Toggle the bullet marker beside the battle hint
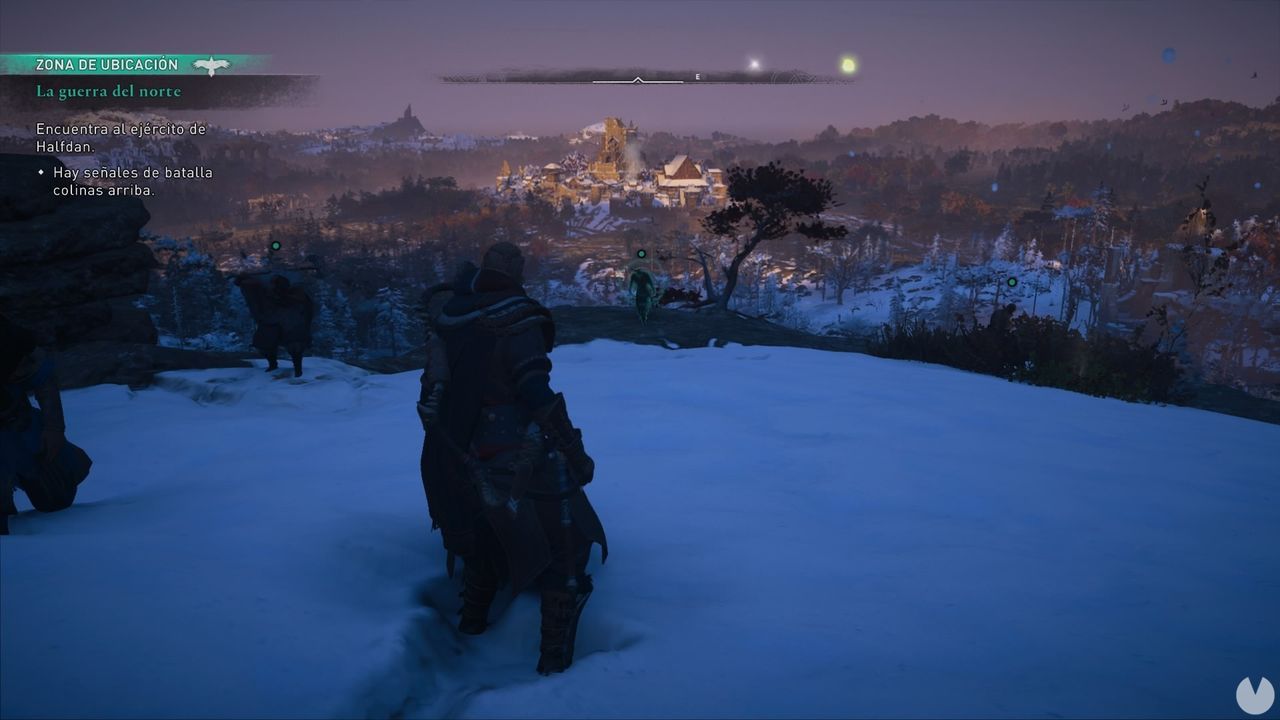The width and height of the screenshot is (1280, 720). coord(40,173)
